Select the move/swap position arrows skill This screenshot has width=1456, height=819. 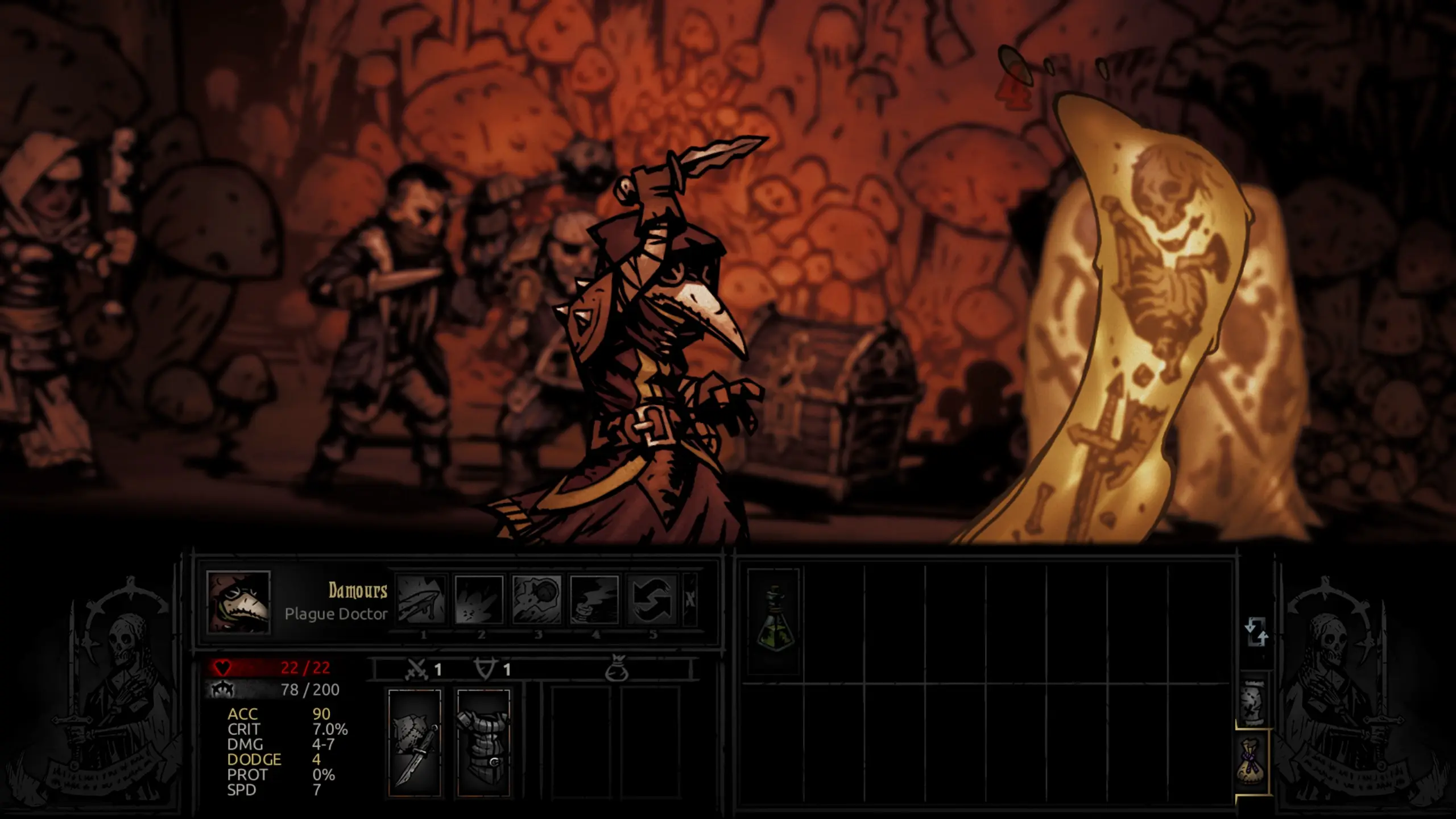pyautogui.click(x=652, y=600)
